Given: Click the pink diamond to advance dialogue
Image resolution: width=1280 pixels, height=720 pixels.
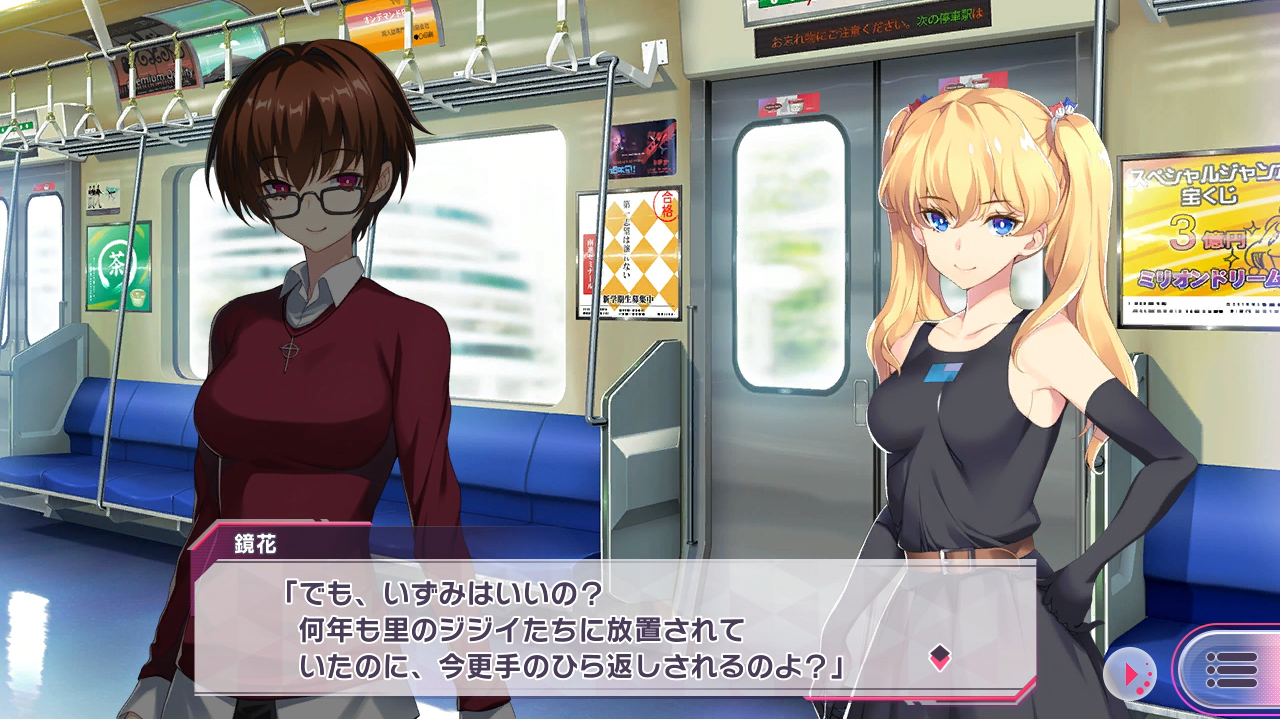Looking at the screenshot, I should [x=939, y=657].
